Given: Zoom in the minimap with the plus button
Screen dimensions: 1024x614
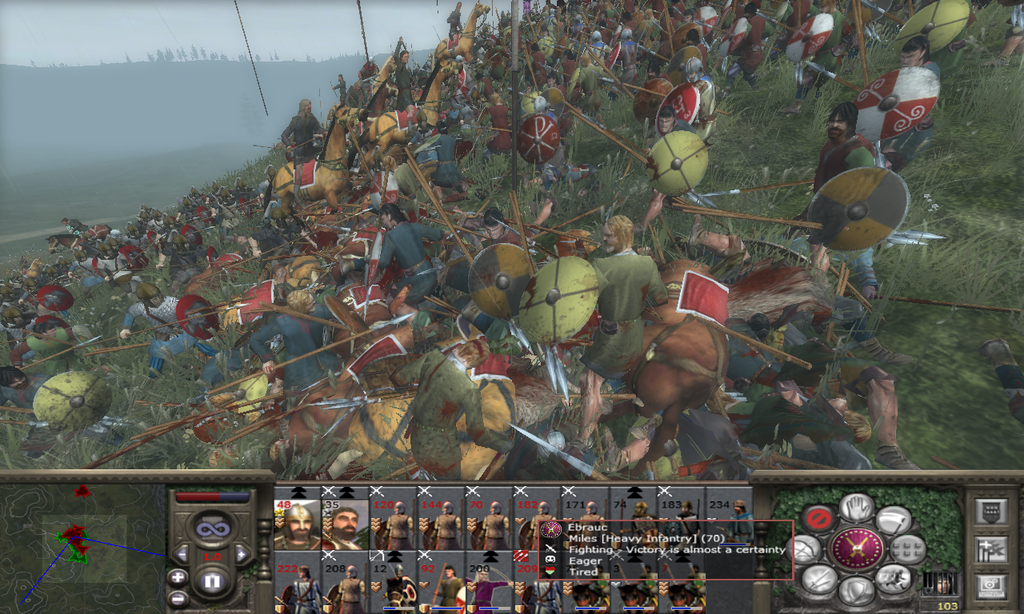Looking at the screenshot, I should coord(178,578).
